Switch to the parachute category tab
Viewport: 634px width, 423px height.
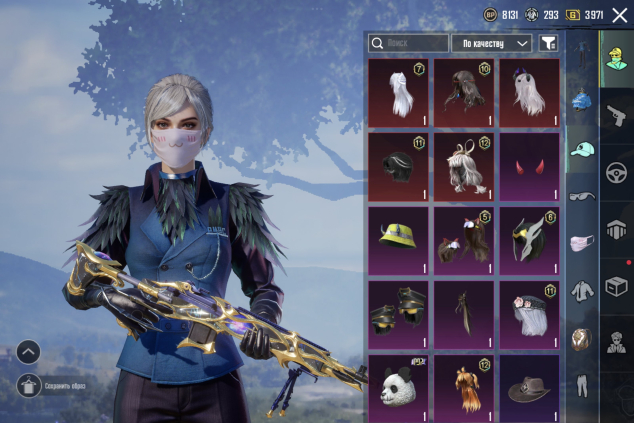coord(618,229)
